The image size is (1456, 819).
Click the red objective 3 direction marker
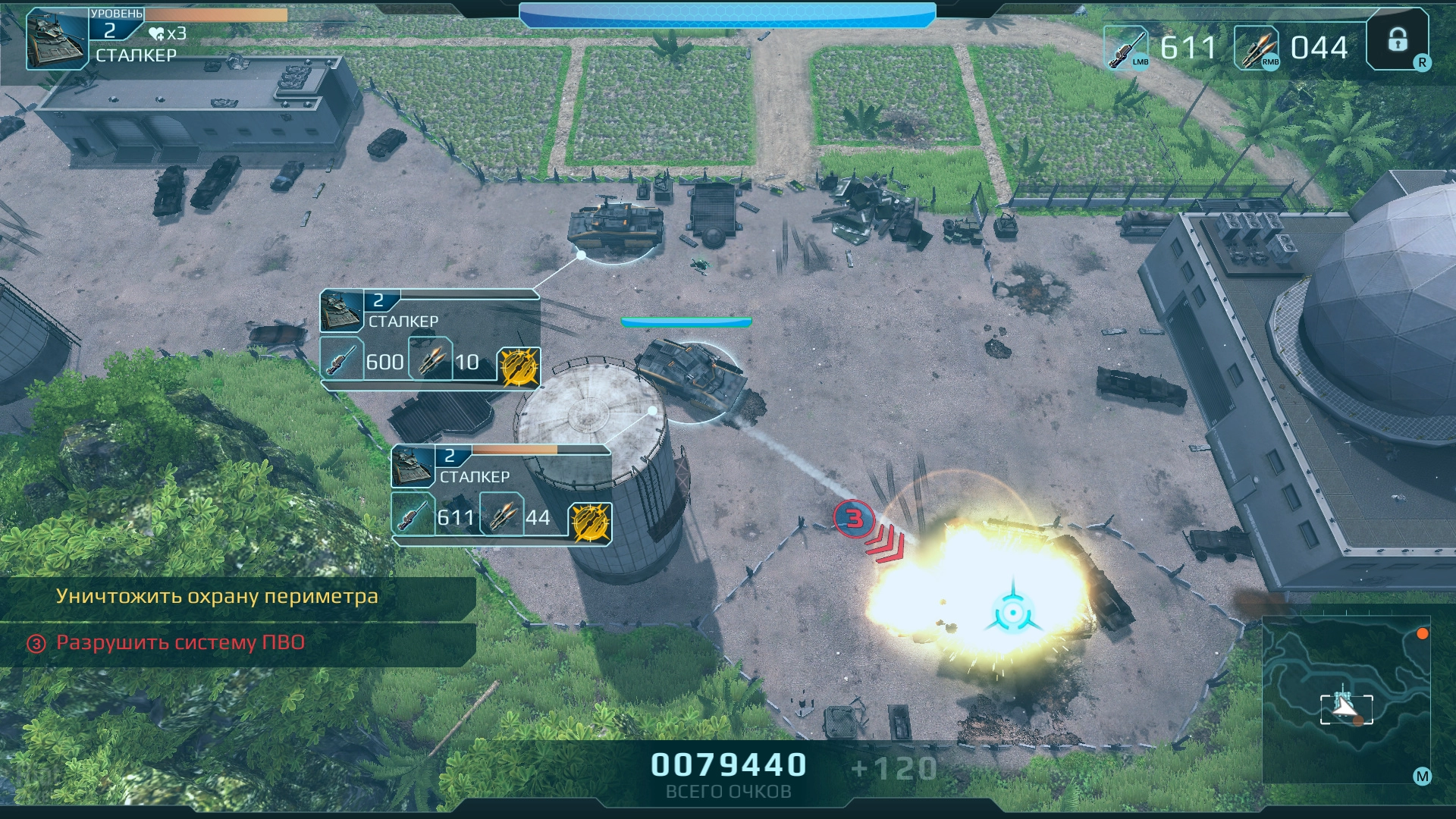click(855, 519)
